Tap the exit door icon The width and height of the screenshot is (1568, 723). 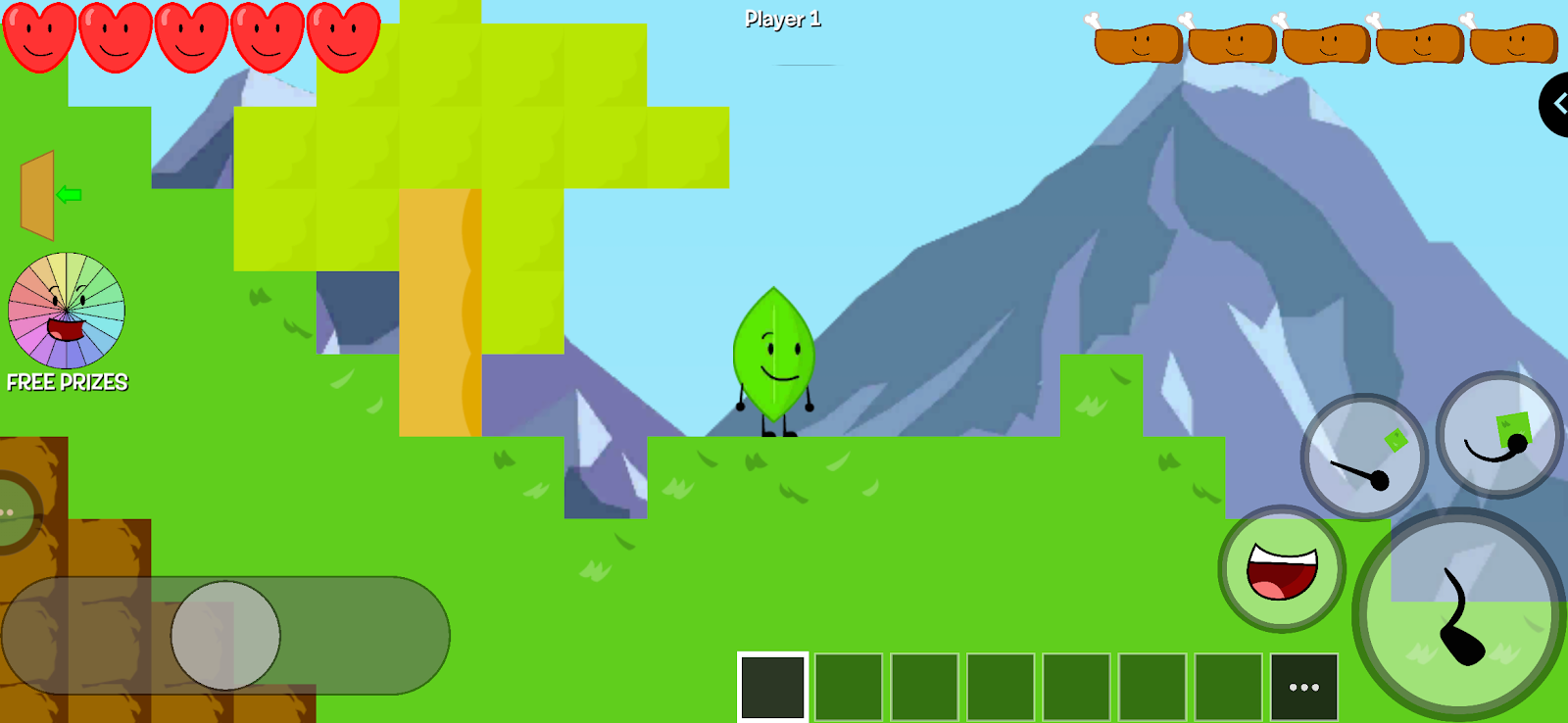(x=39, y=195)
